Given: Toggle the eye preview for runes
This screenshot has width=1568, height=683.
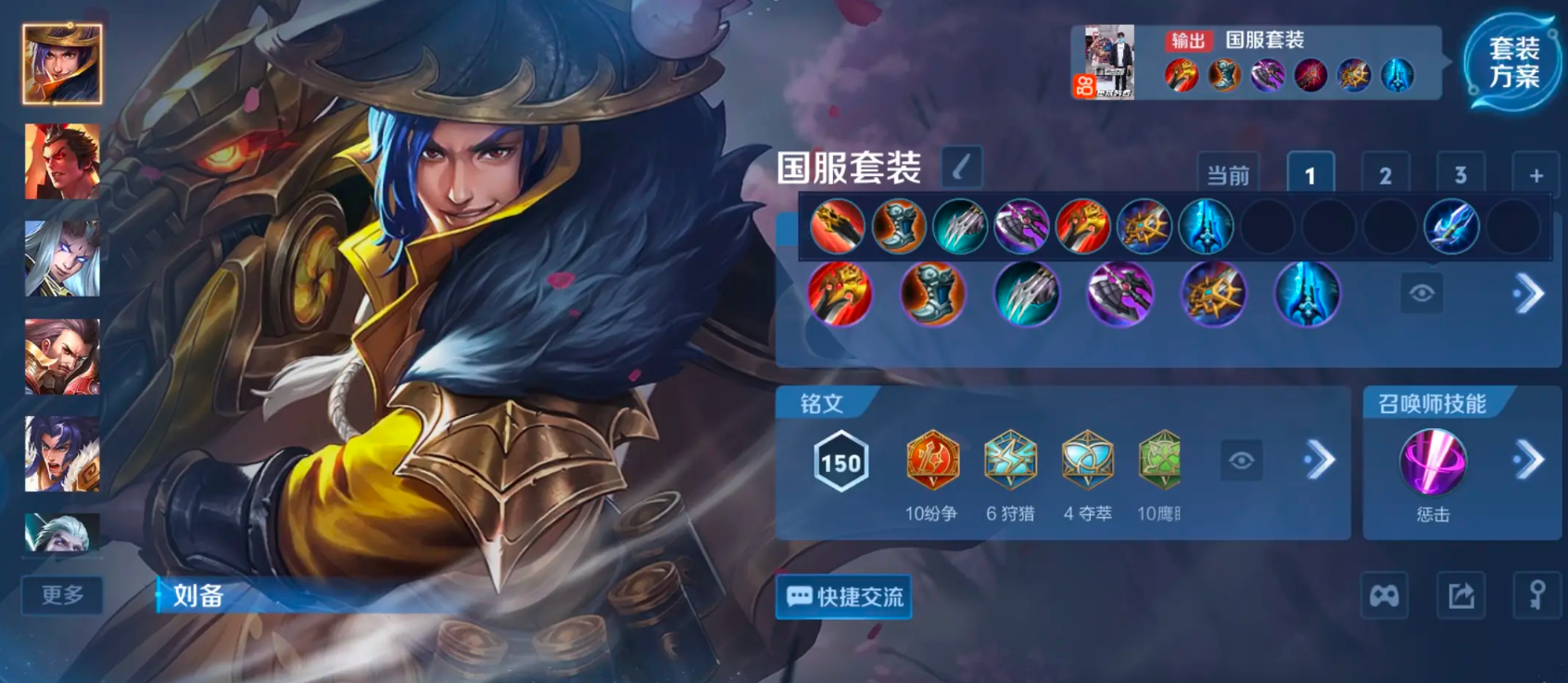Looking at the screenshot, I should click(1243, 462).
